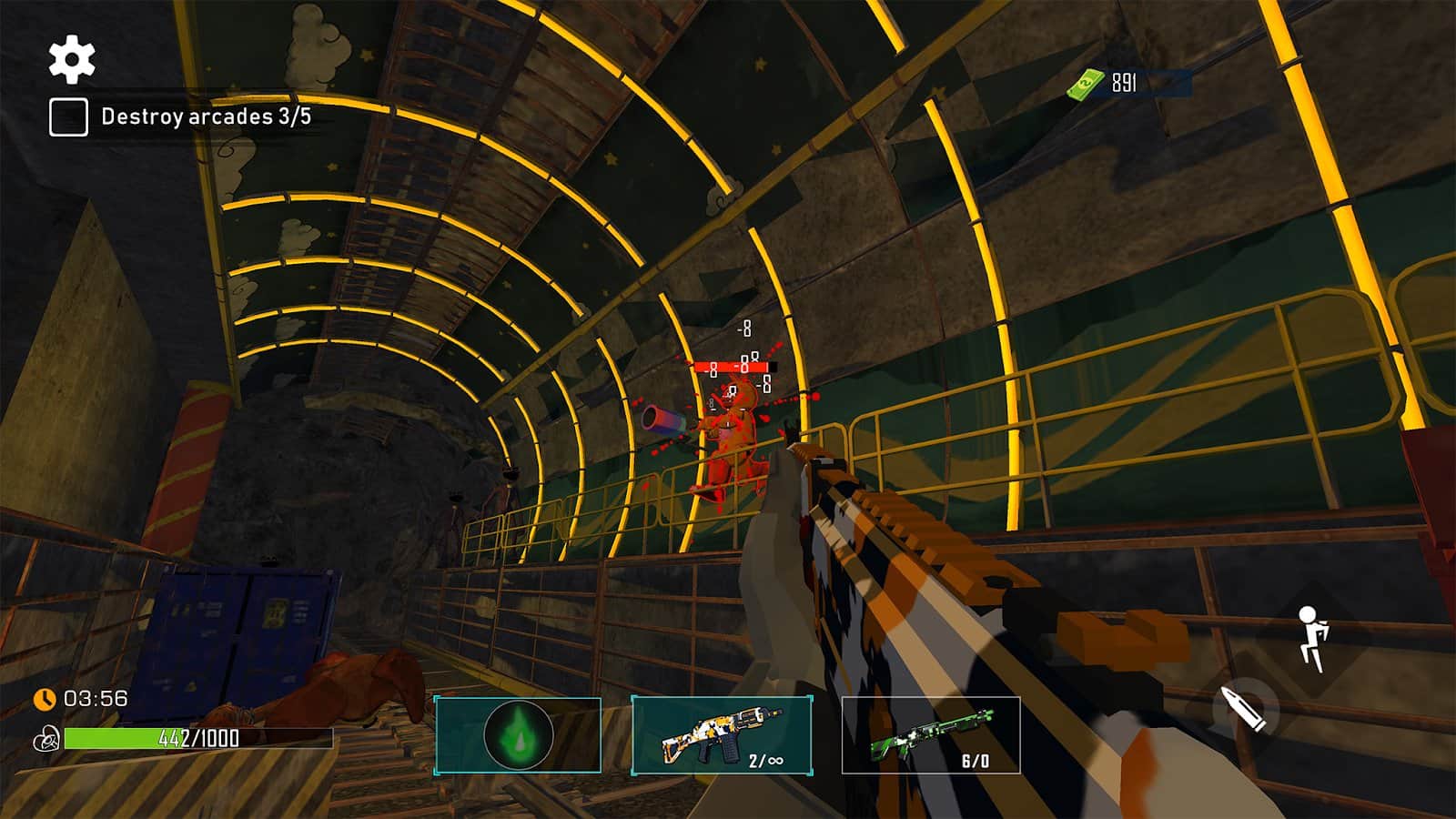Image resolution: width=1456 pixels, height=819 pixels.
Task: Tap the bullet reload button
Action: tap(1244, 709)
